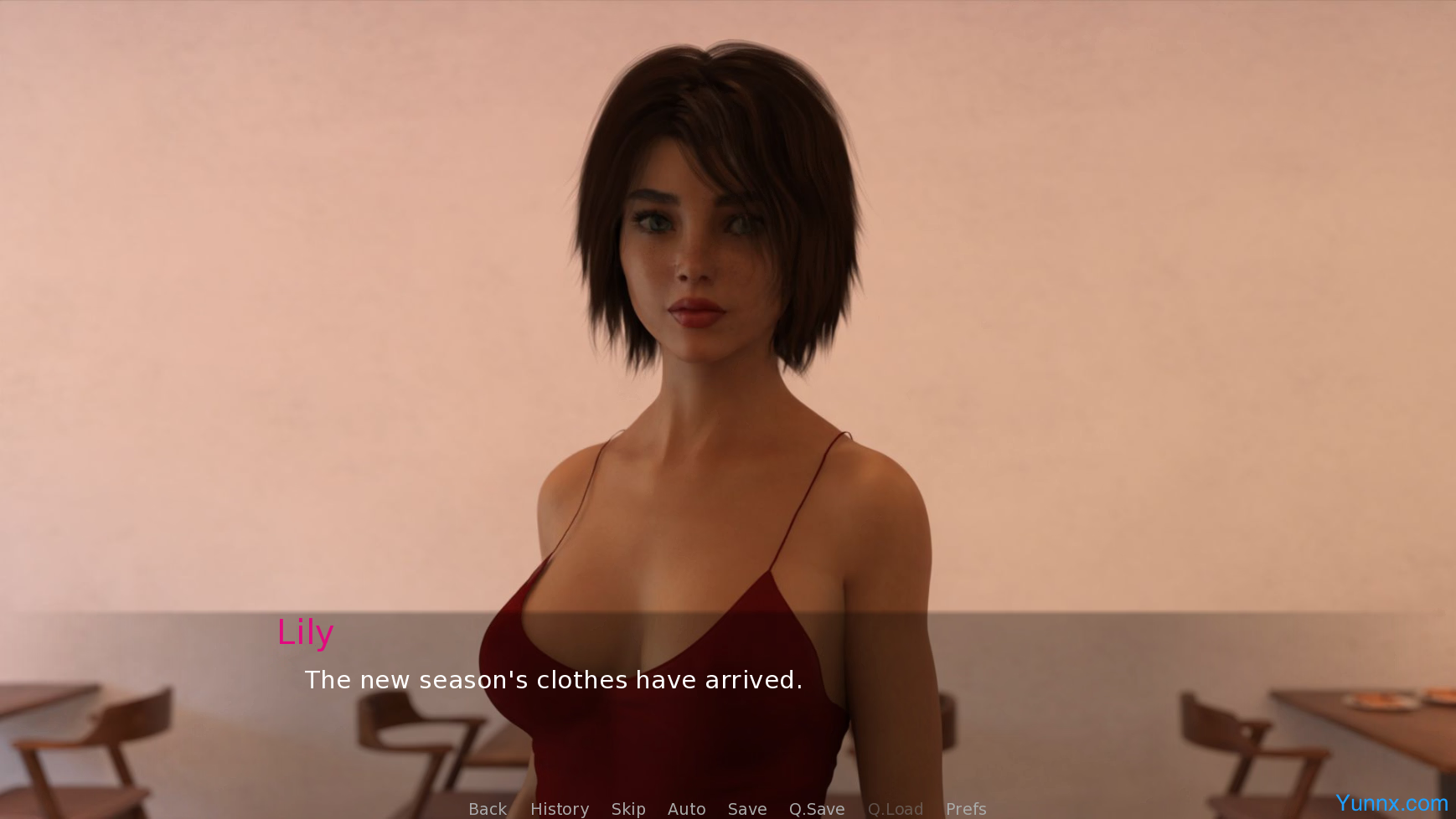Open the Save menu

click(747, 809)
